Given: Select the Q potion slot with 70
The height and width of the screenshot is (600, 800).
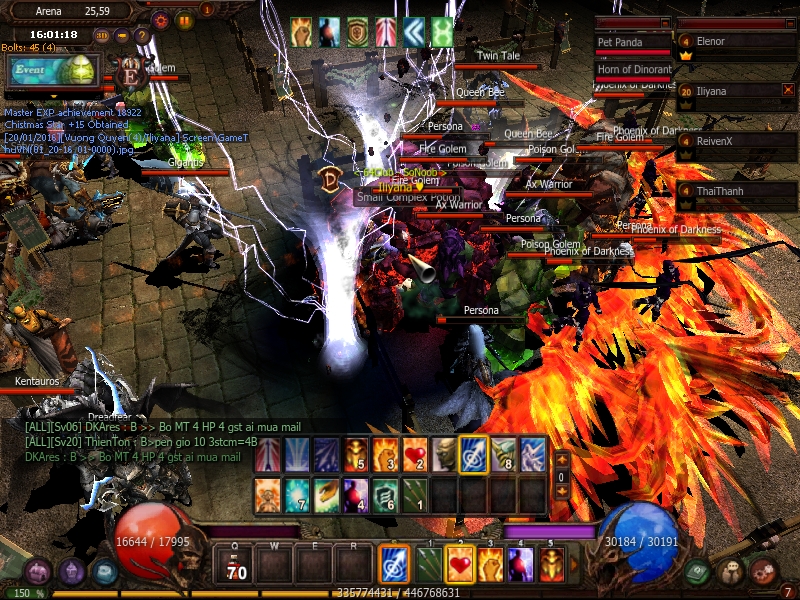Looking at the screenshot, I should point(236,566).
